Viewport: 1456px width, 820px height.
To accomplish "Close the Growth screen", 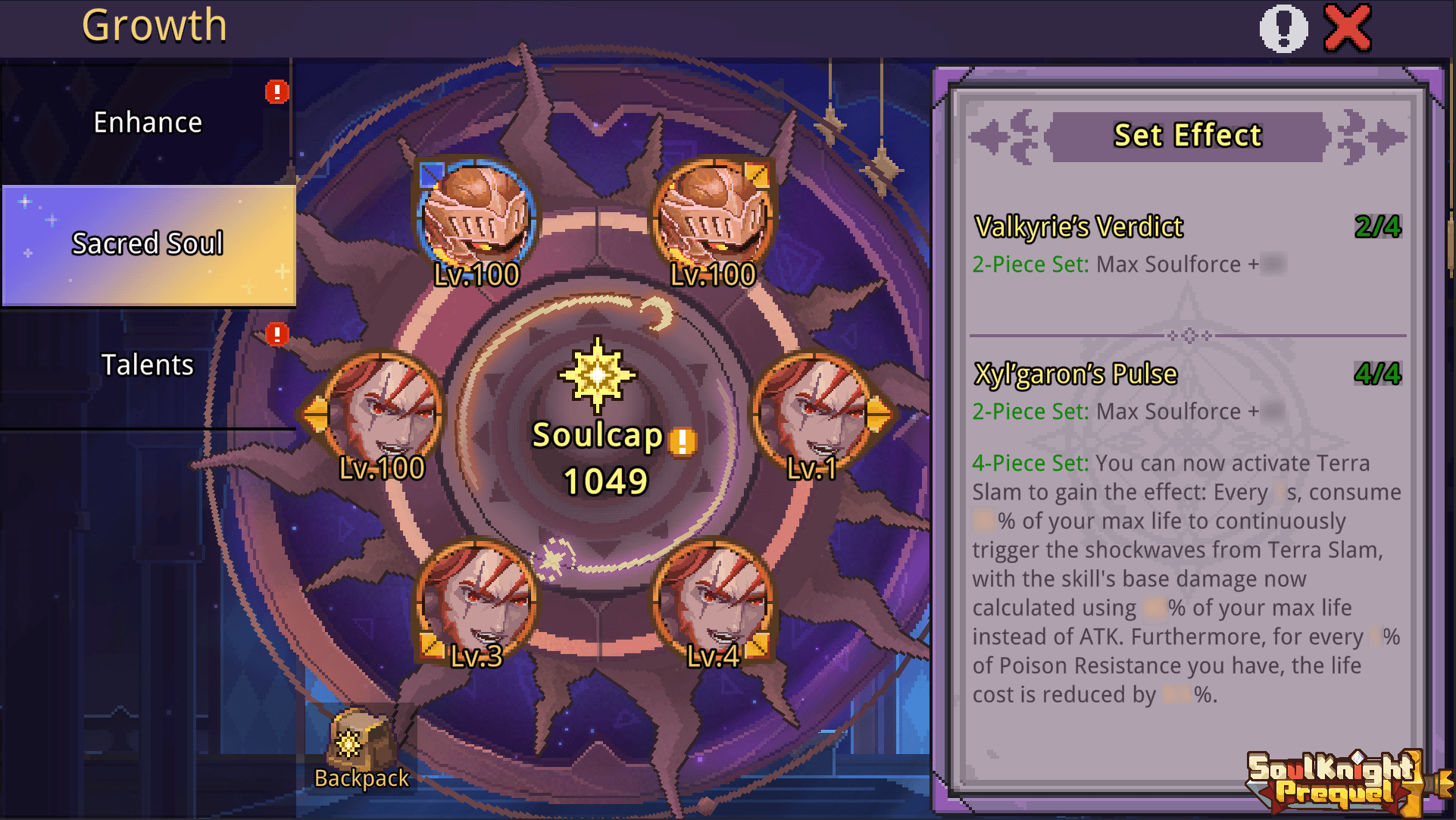I will point(1347,29).
